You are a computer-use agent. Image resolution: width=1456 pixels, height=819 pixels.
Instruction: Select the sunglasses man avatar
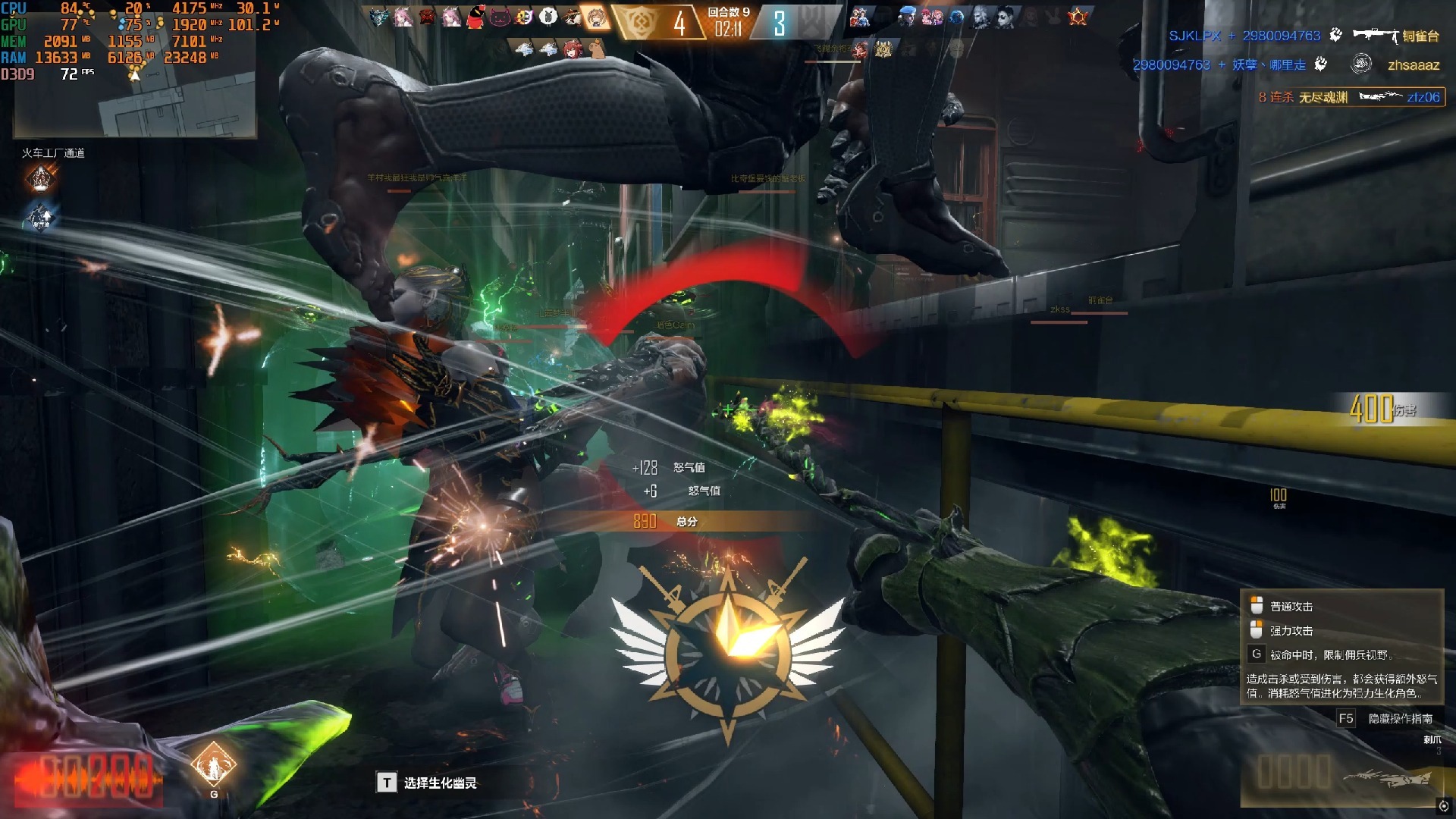(x=1005, y=17)
